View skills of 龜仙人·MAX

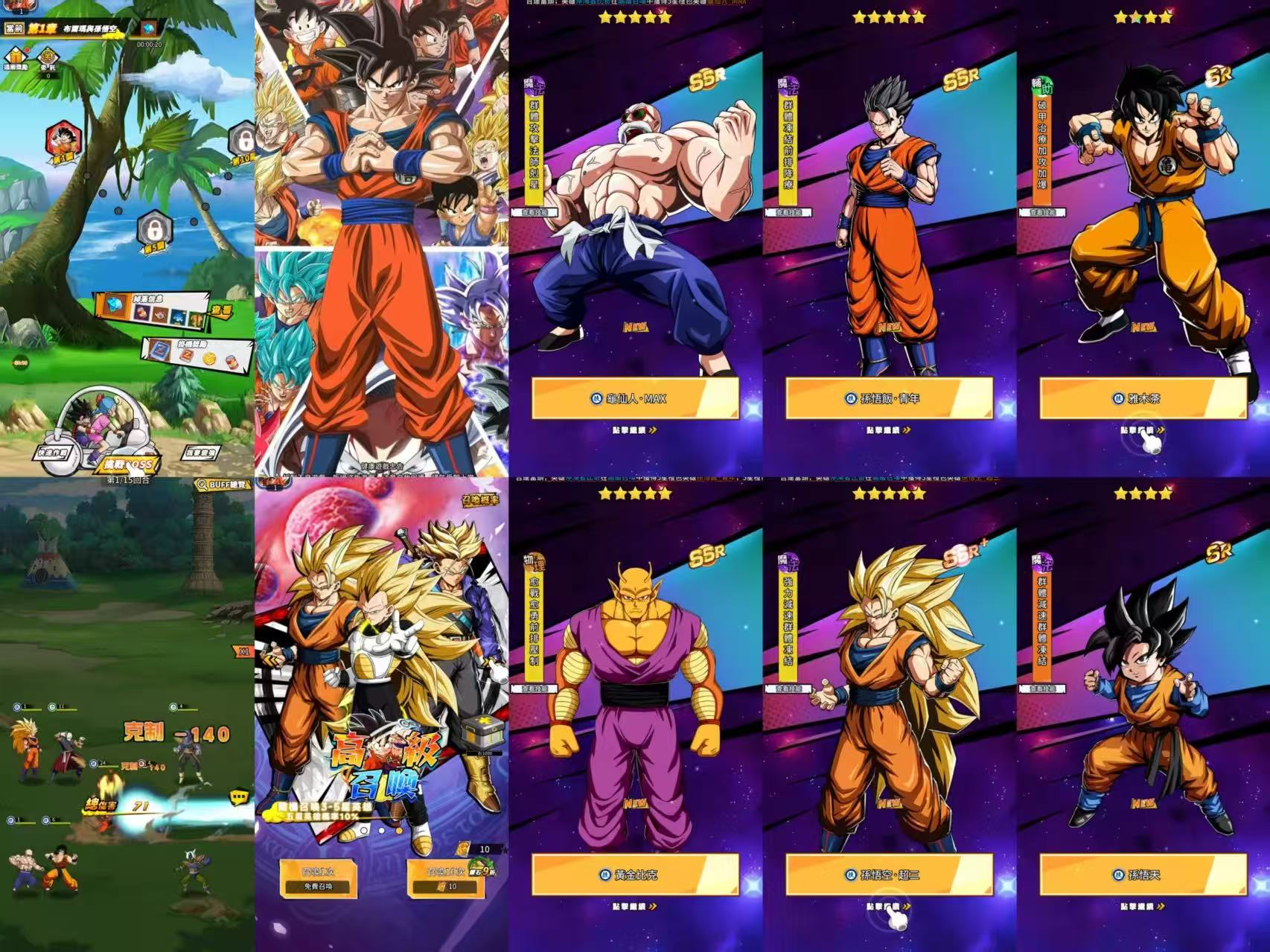tap(534, 212)
